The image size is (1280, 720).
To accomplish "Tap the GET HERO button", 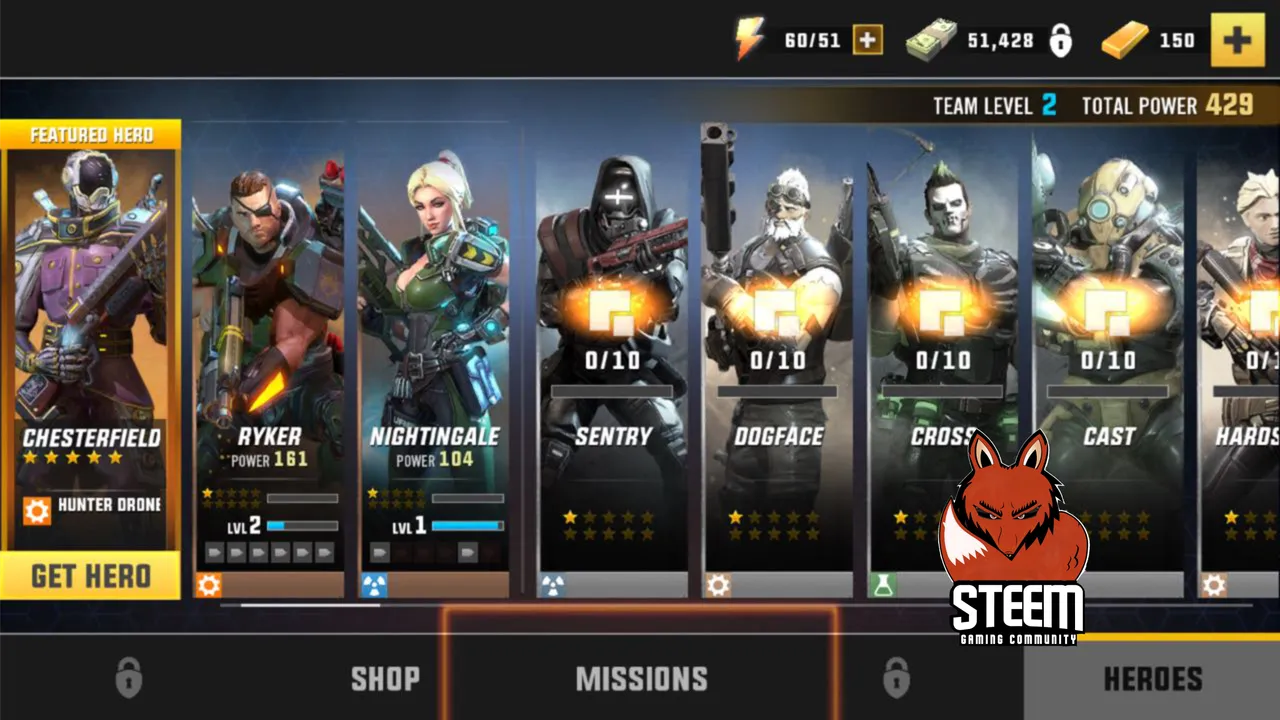I will [91, 576].
